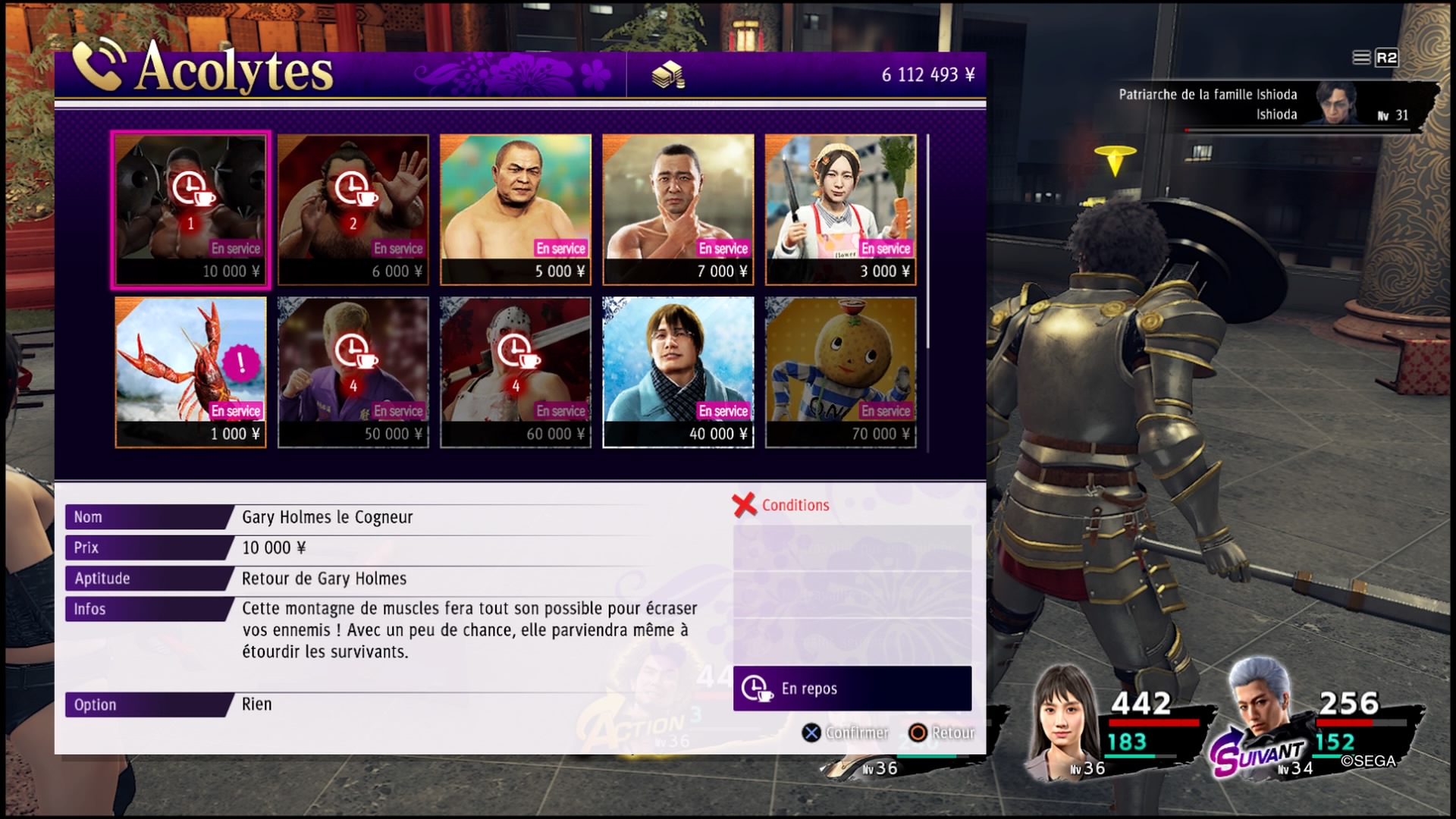Select the scarf-wearing man acolyte for 40 000 ¥
Image resolution: width=1456 pixels, height=819 pixels.
(678, 372)
